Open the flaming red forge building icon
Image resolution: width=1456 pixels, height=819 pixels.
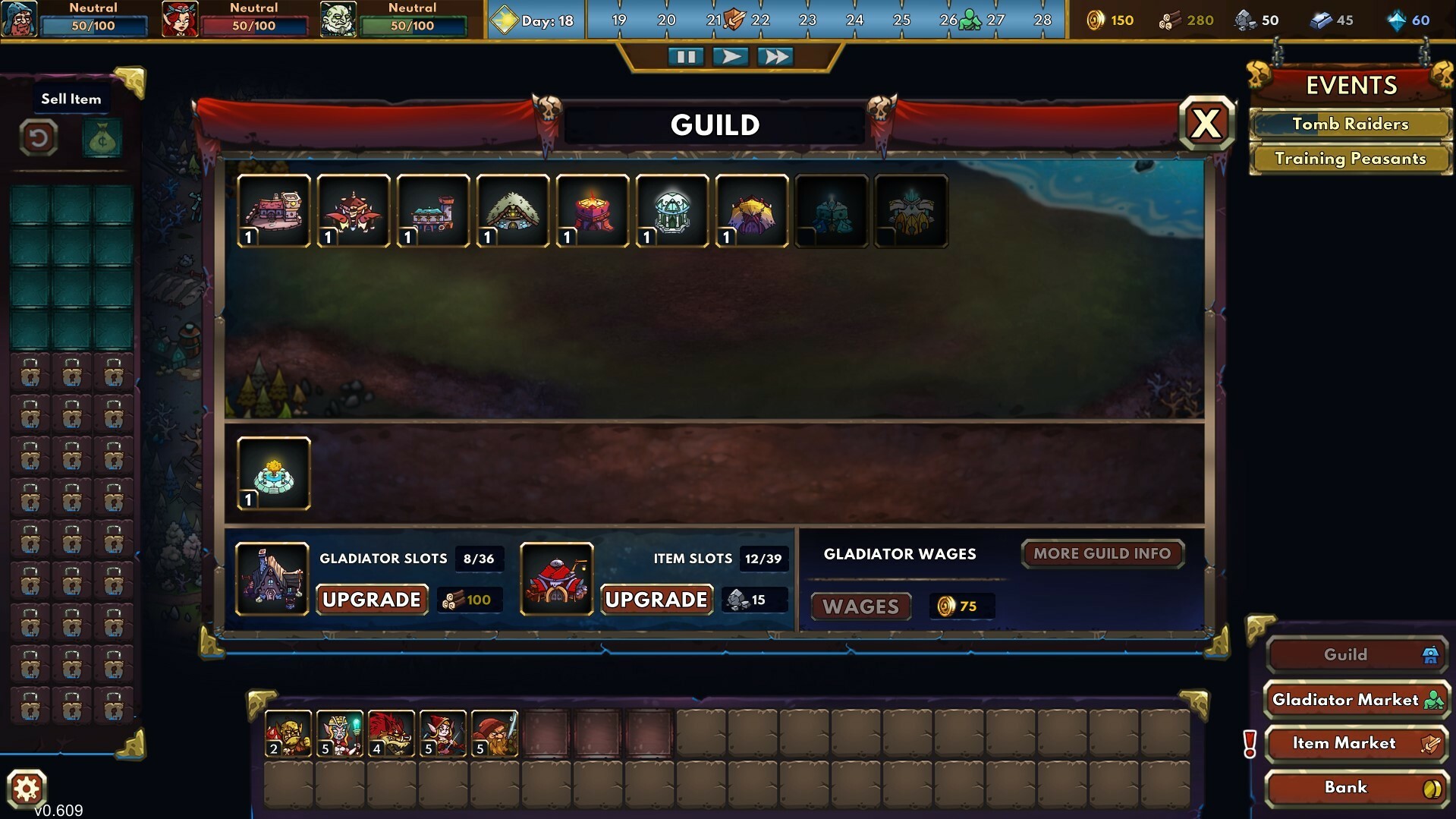pyautogui.click(x=594, y=211)
